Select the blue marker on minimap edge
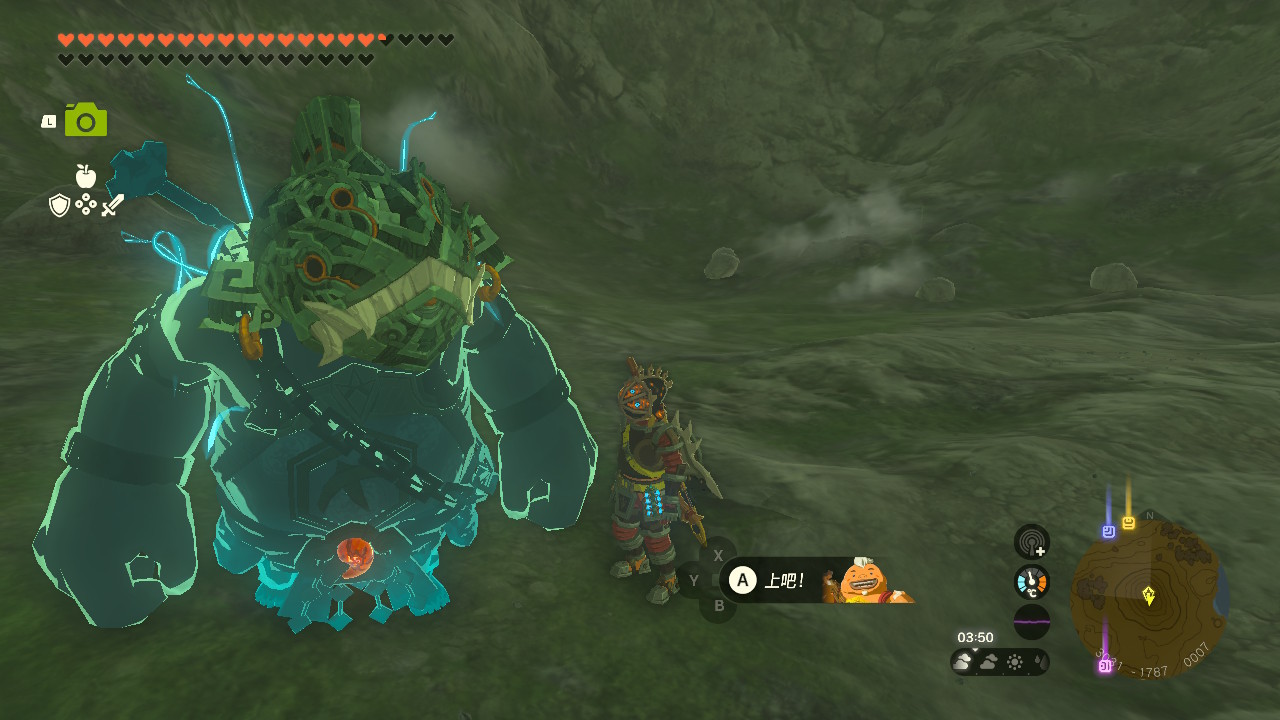The width and height of the screenshot is (1280, 720). tap(1108, 531)
